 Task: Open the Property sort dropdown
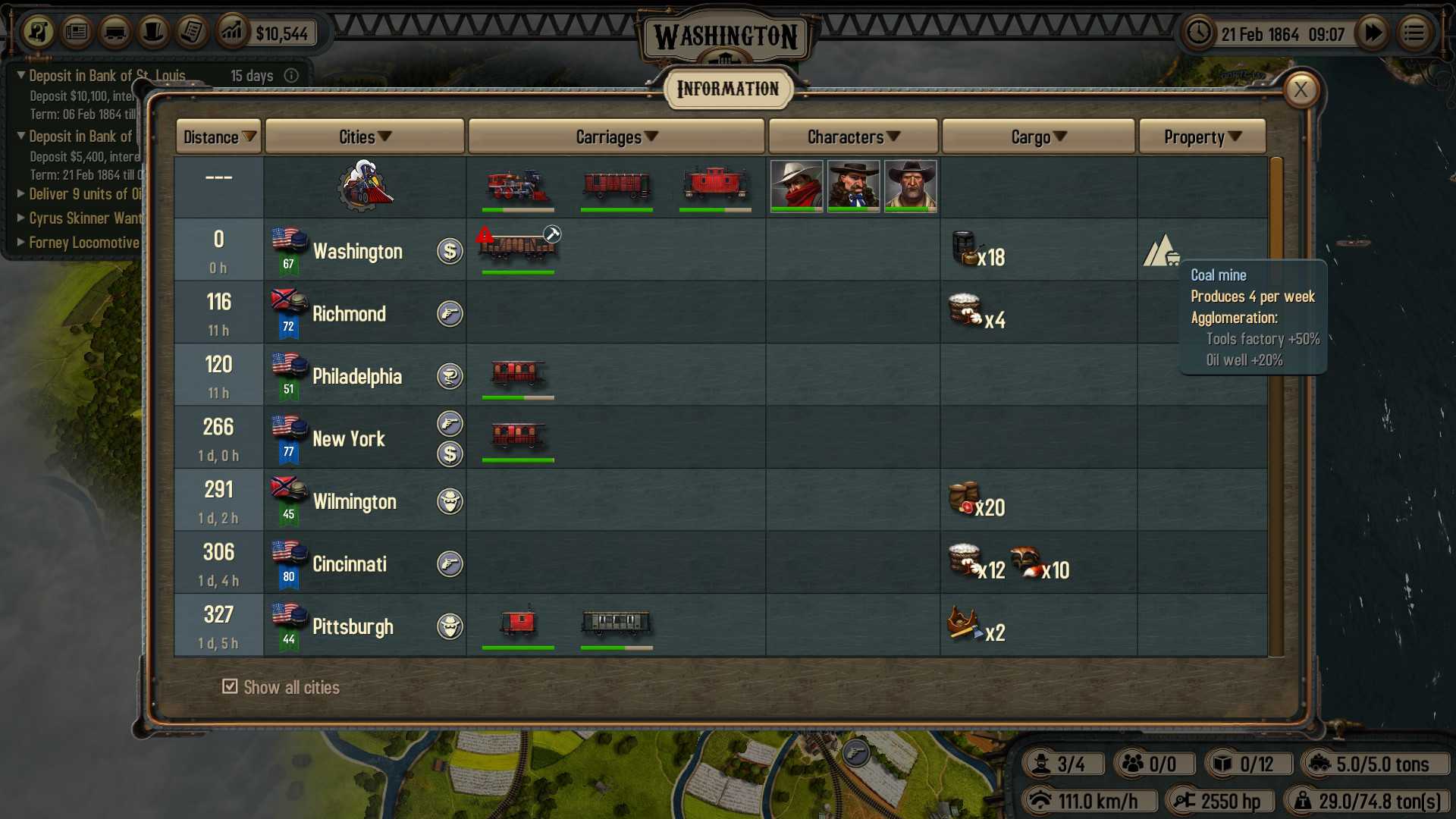tap(1201, 136)
